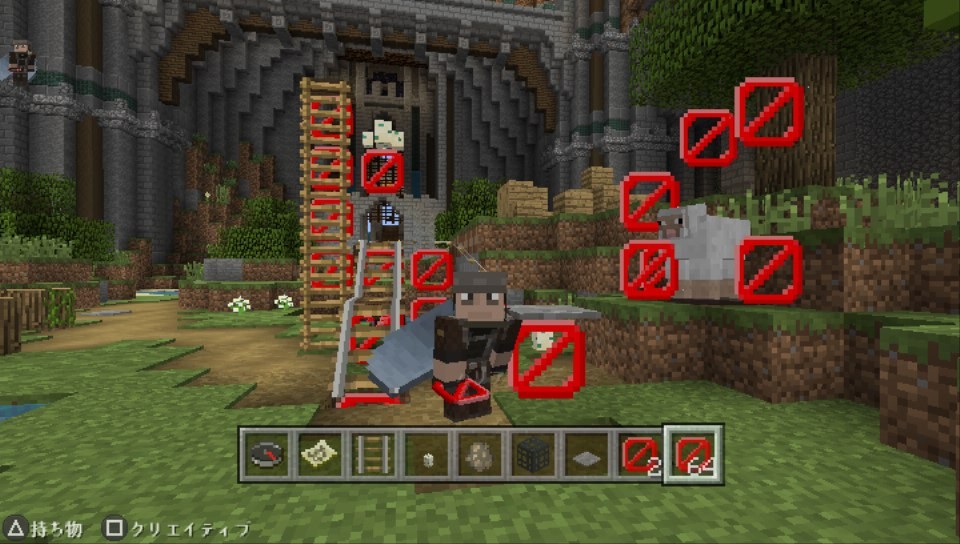Screen dimensions: 960x544
Task: Select the grey pressure plate slot
Action: (x=587, y=455)
